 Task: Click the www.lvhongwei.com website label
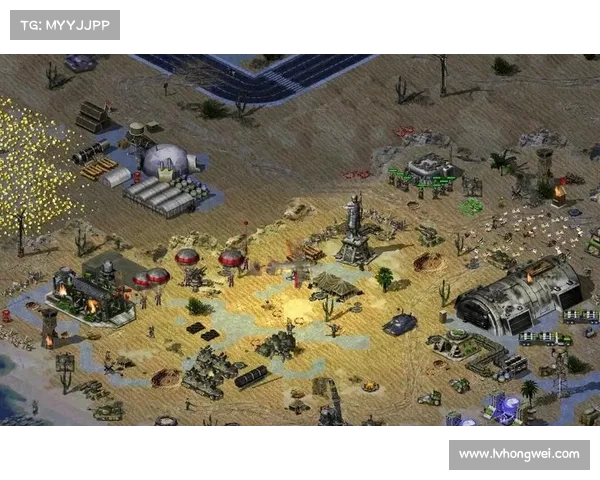519,454
